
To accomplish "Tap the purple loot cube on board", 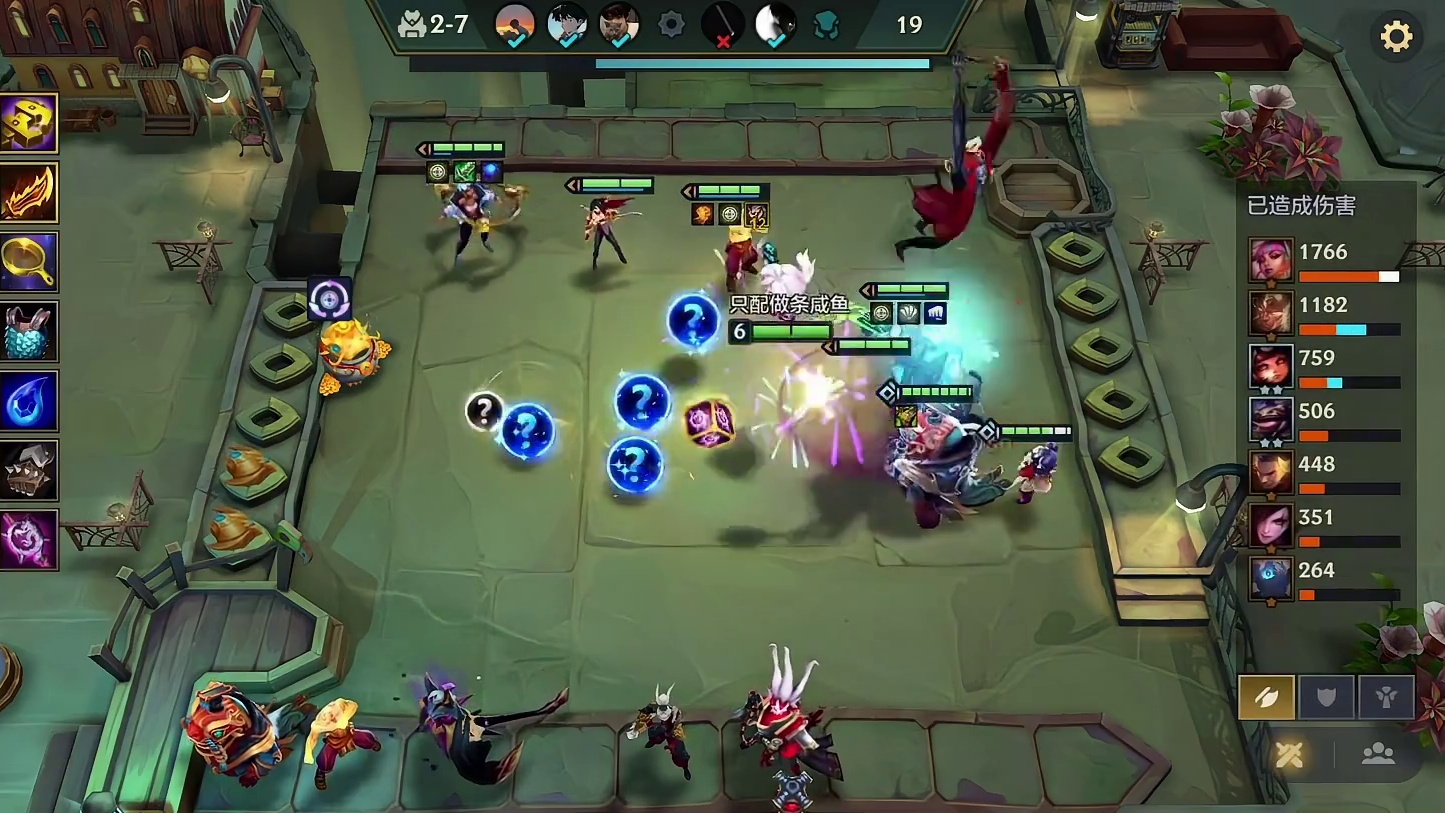I will pyautogui.click(x=709, y=423).
